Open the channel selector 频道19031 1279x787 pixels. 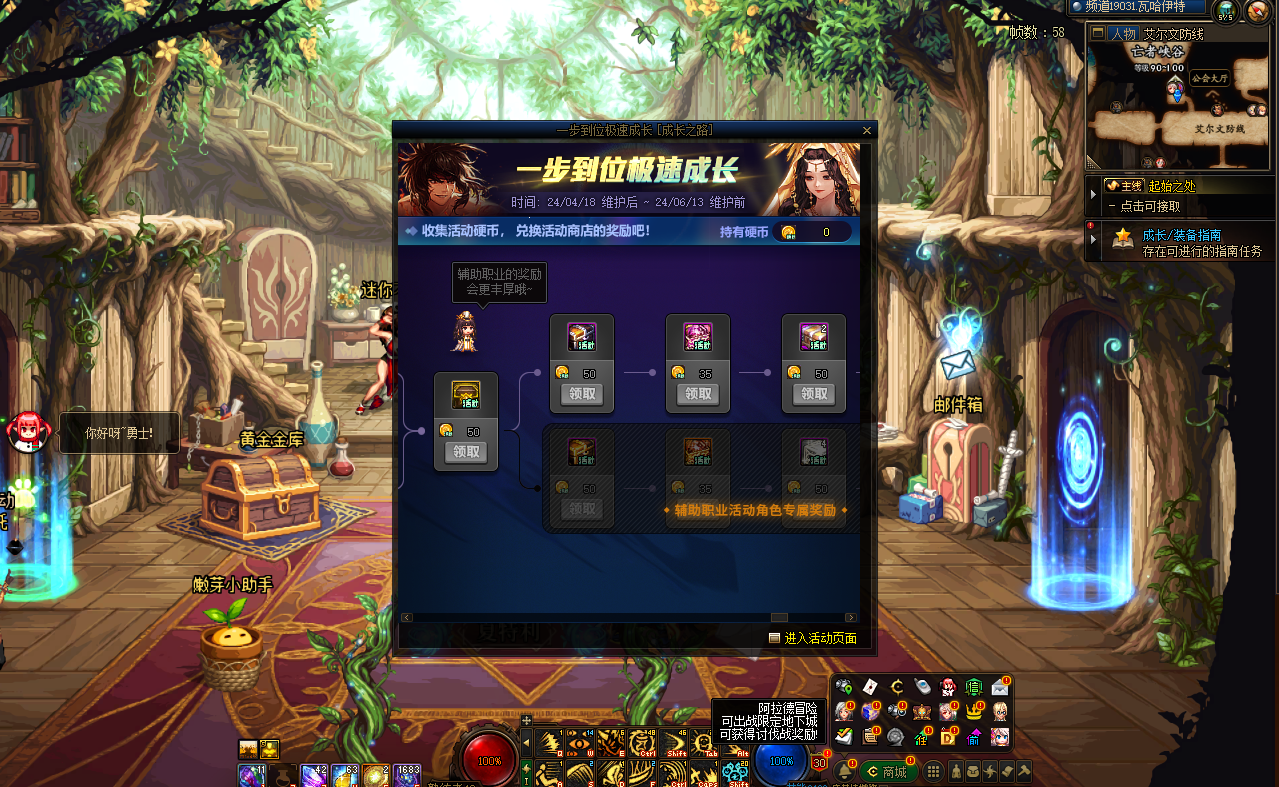coord(1137,7)
